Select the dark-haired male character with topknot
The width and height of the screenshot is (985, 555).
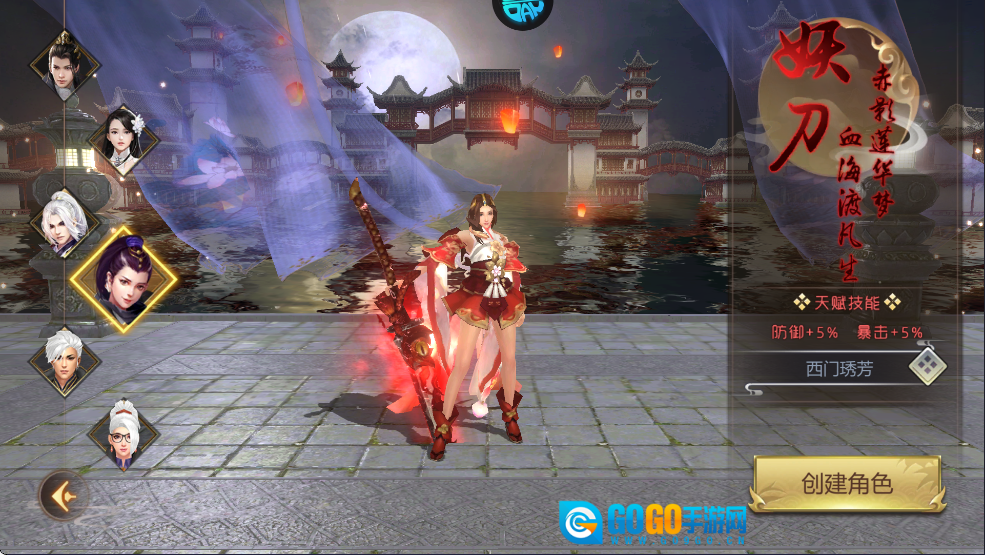(65, 63)
